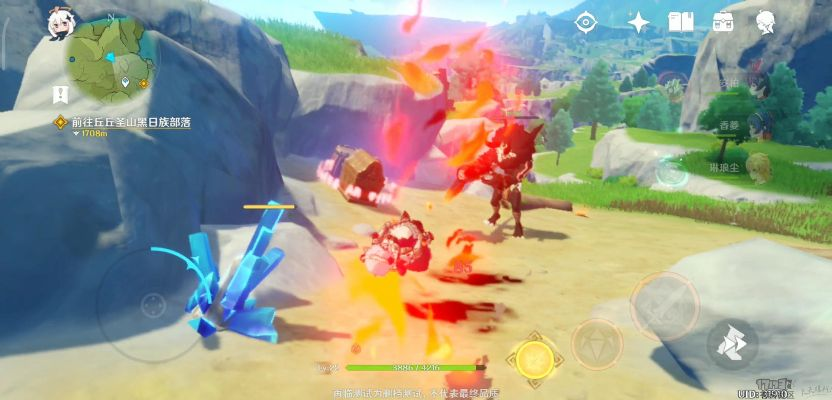The image size is (832, 400).
Task: Use the diamond elemental skill button
Action: click(596, 344)
